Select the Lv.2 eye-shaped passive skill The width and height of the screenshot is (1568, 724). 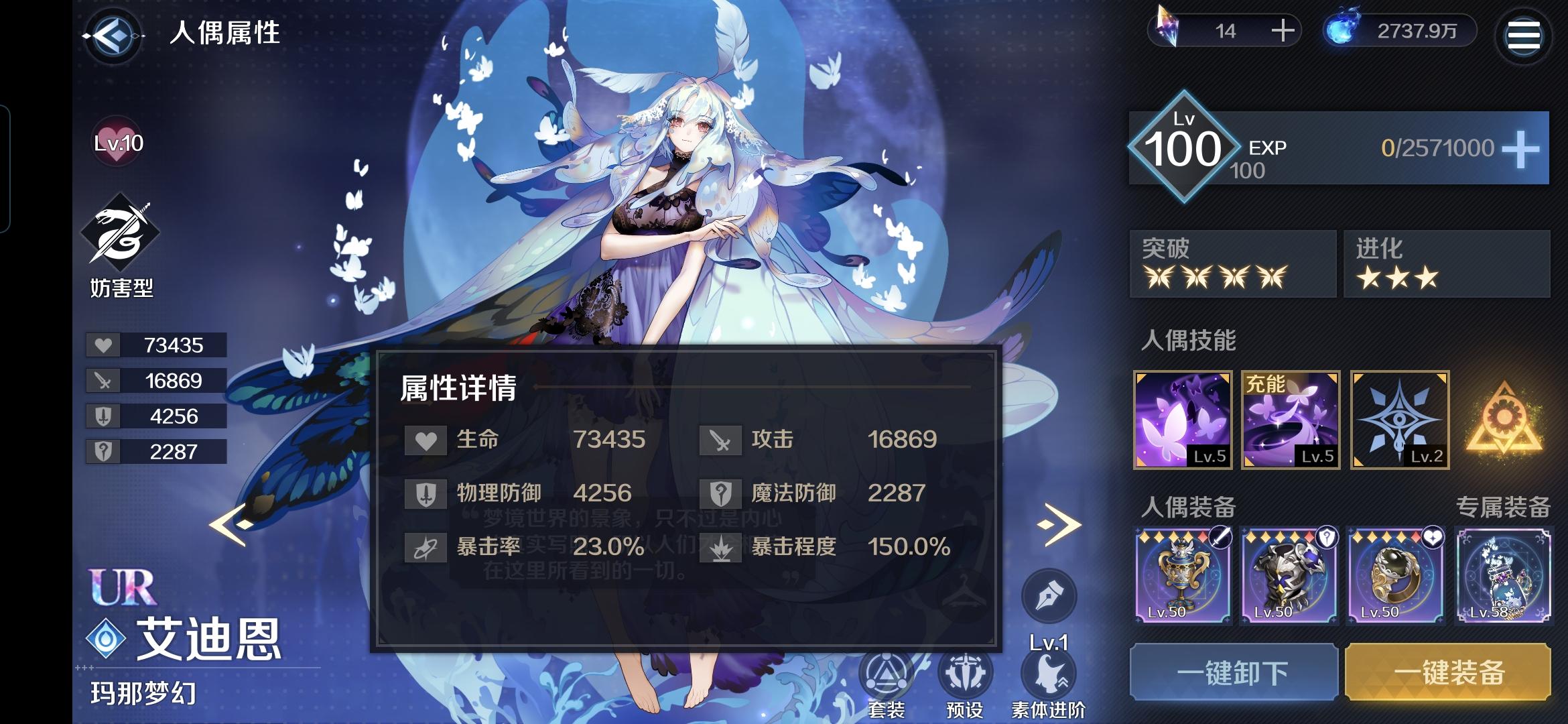(x=1398, y=421)
